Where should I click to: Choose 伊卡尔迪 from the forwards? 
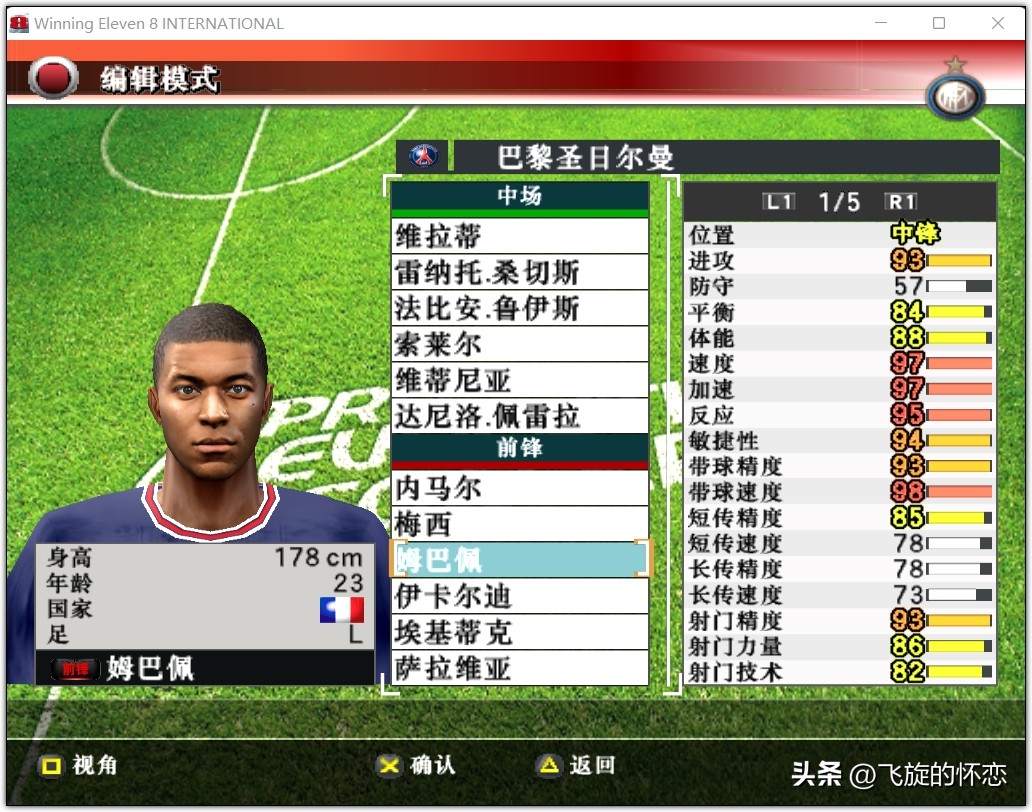519,596
